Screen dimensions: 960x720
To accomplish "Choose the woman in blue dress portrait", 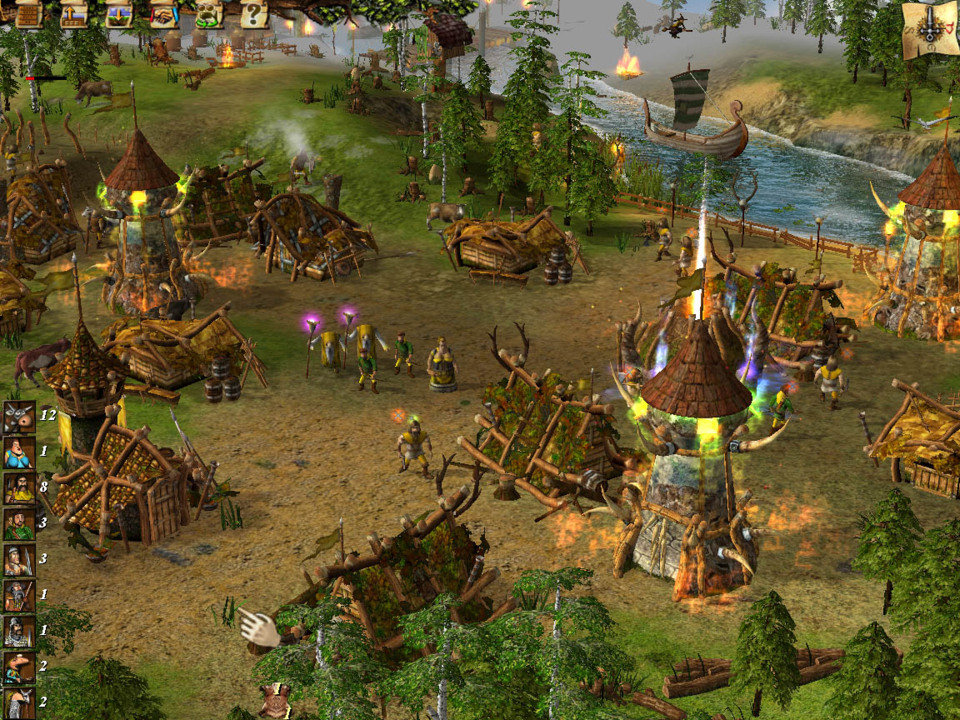I will point(19,453).
